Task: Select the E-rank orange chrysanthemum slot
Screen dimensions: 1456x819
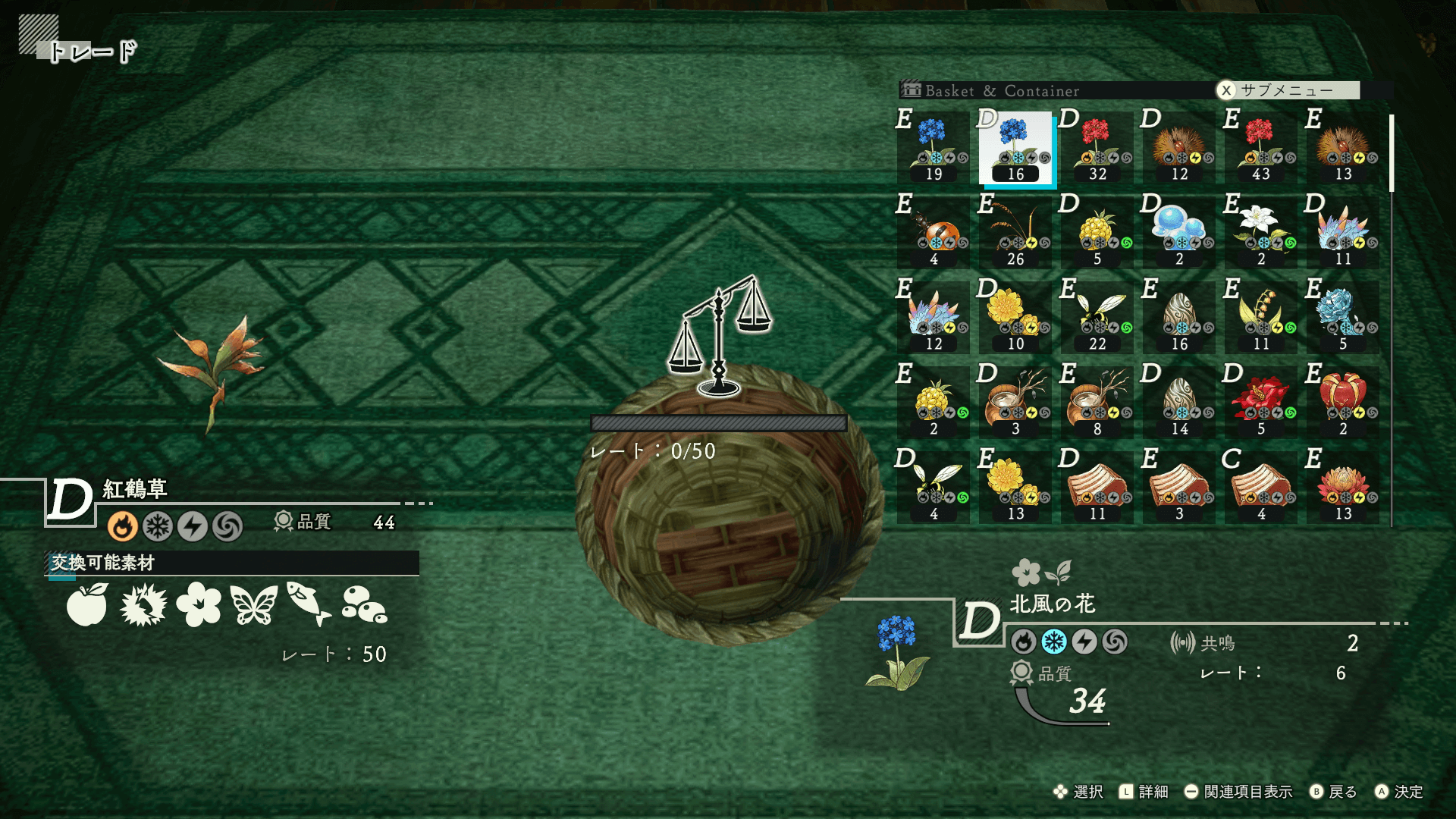Action: pos(1343,488)
